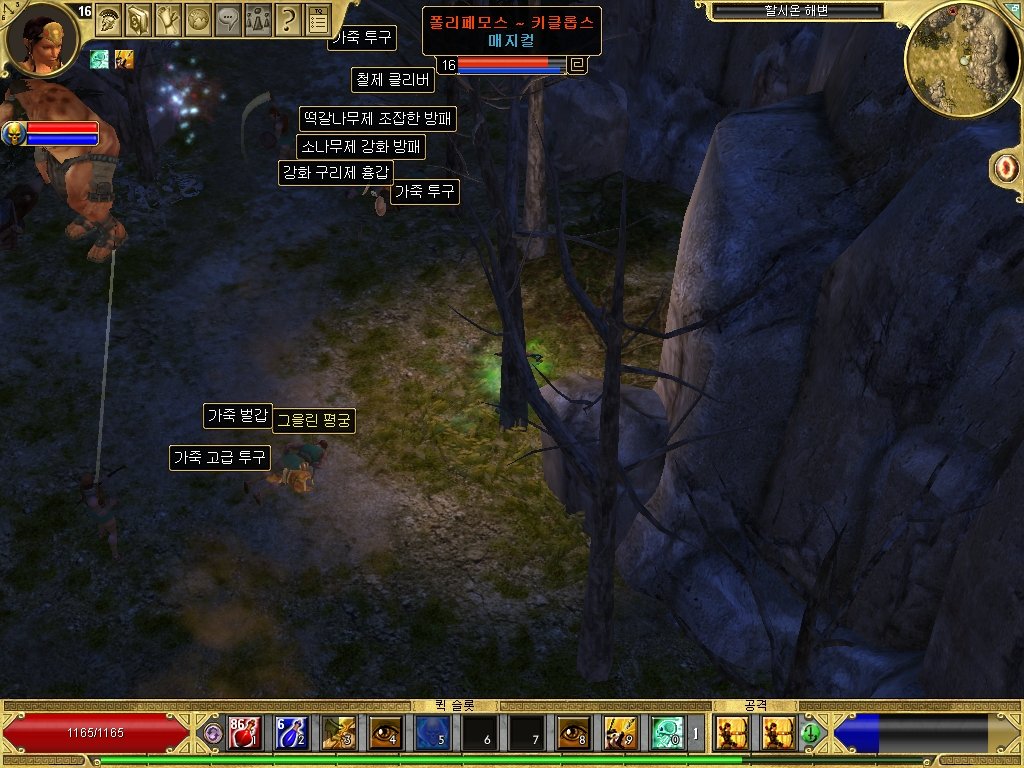
Task: Activate the skill in quick slot 3
Action: (x=338, y=733)
